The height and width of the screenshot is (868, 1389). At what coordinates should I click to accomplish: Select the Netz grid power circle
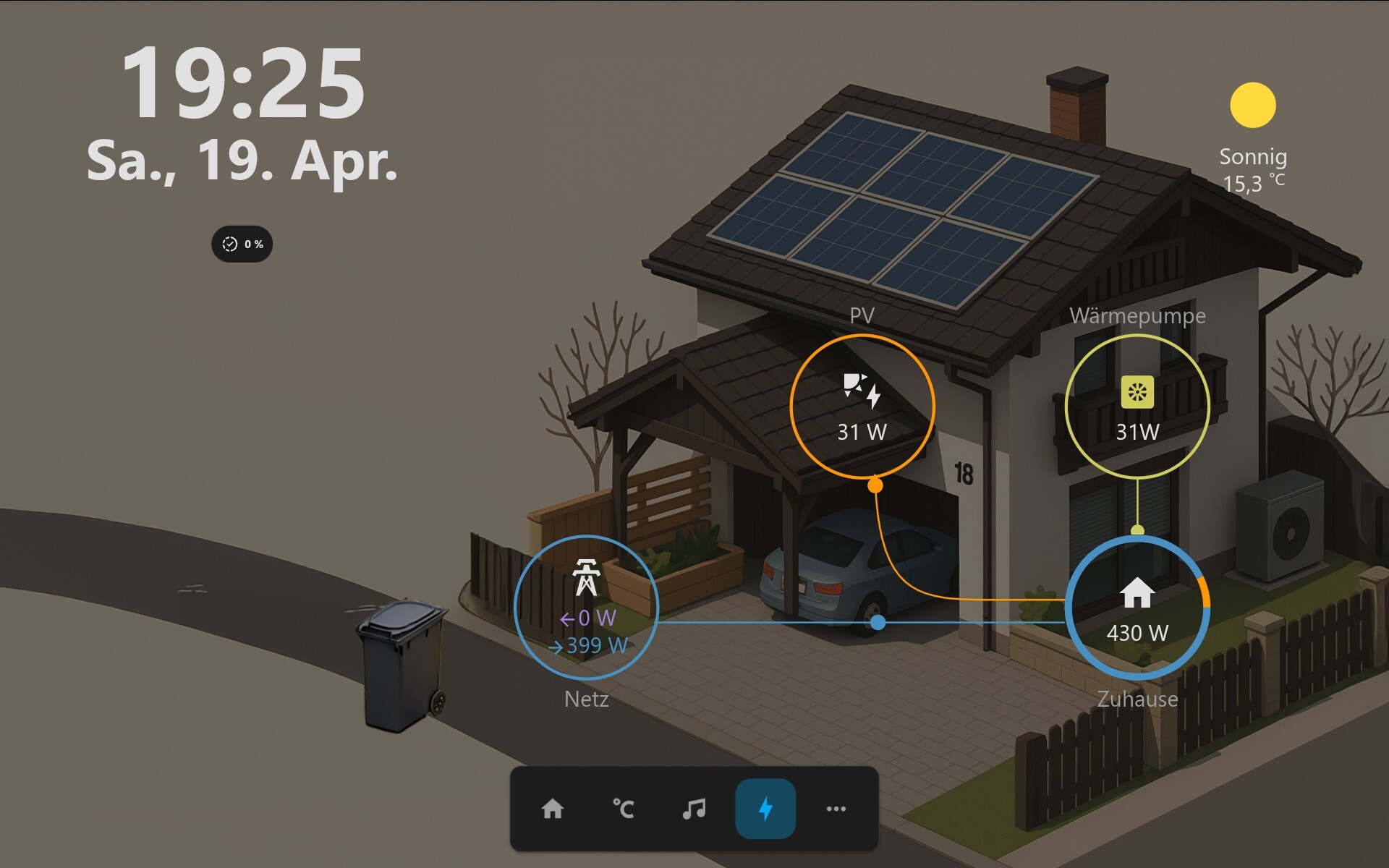(586, 608)
